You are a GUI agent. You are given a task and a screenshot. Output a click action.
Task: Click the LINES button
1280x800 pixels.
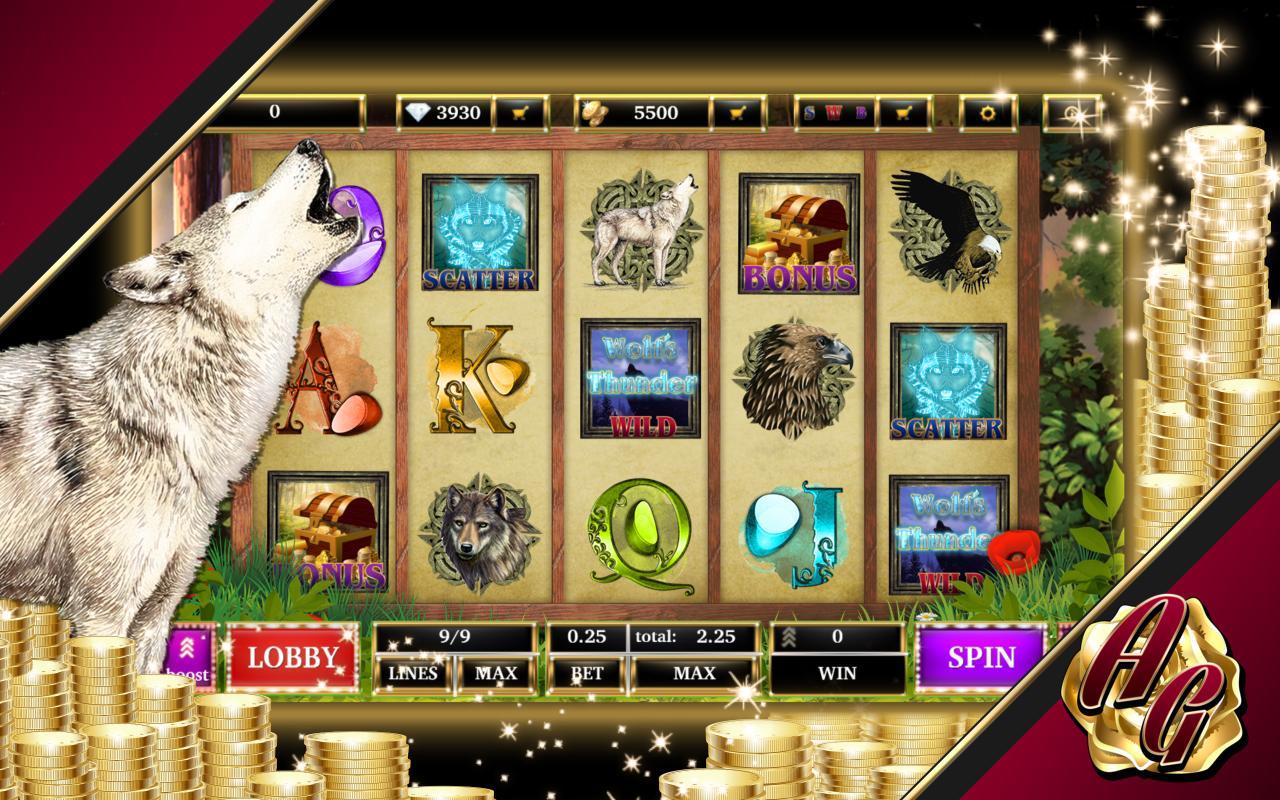[415, 673]
